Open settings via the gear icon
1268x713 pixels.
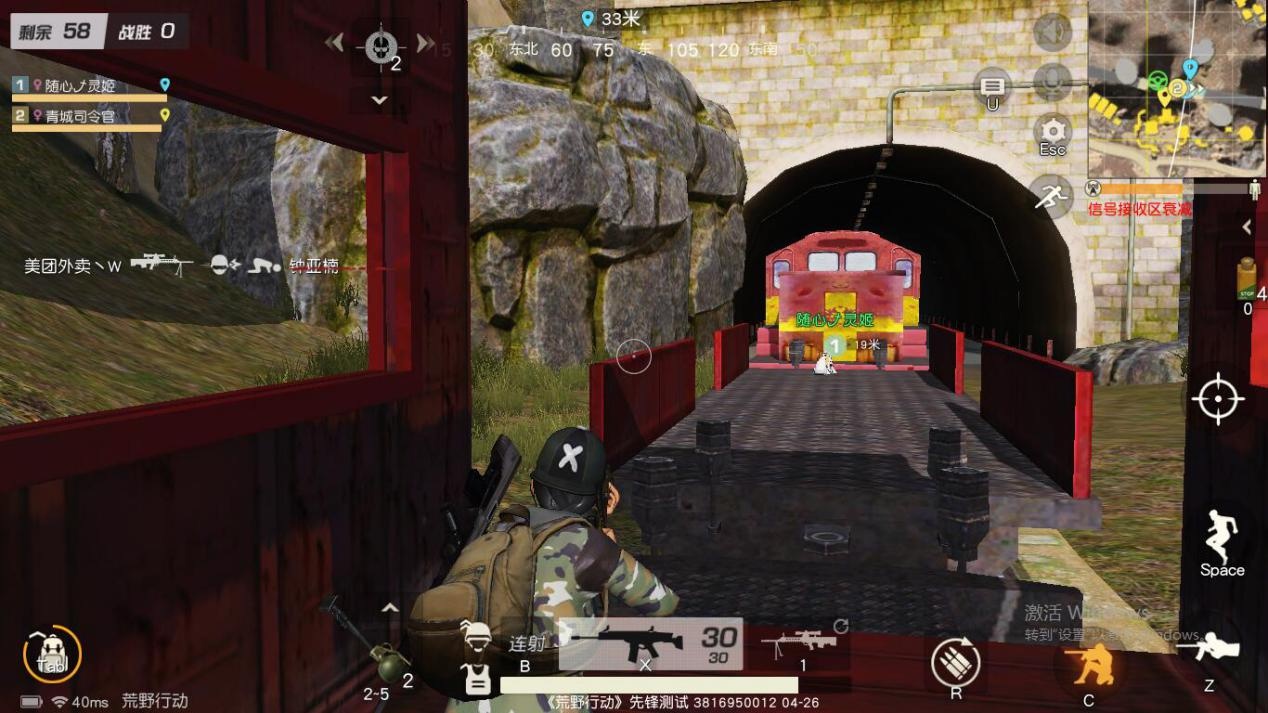pyautogui.click(x=1052, y=131)
